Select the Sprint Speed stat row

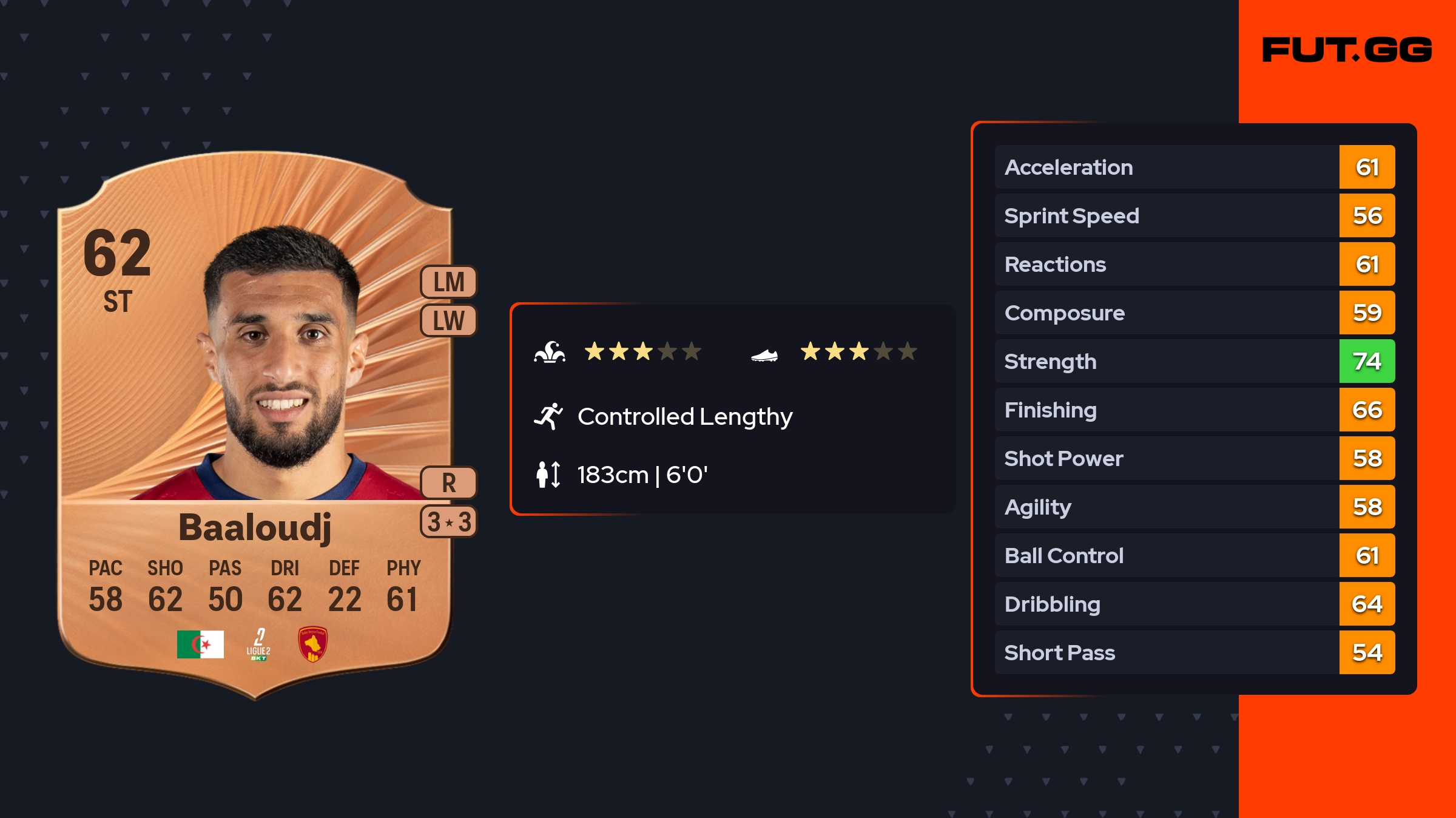pos(1194,215)
